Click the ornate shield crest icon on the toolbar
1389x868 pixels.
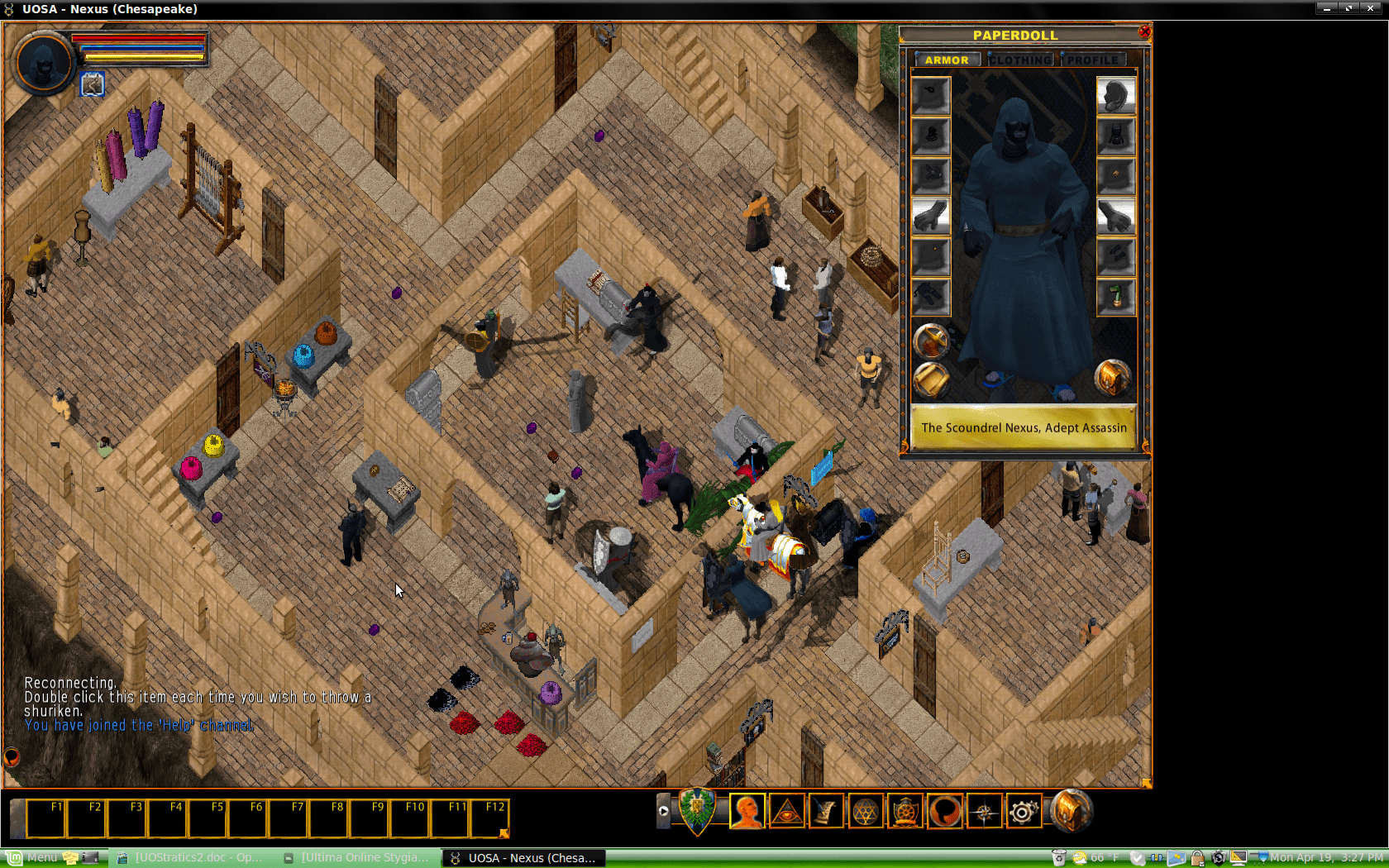point(697,811)
